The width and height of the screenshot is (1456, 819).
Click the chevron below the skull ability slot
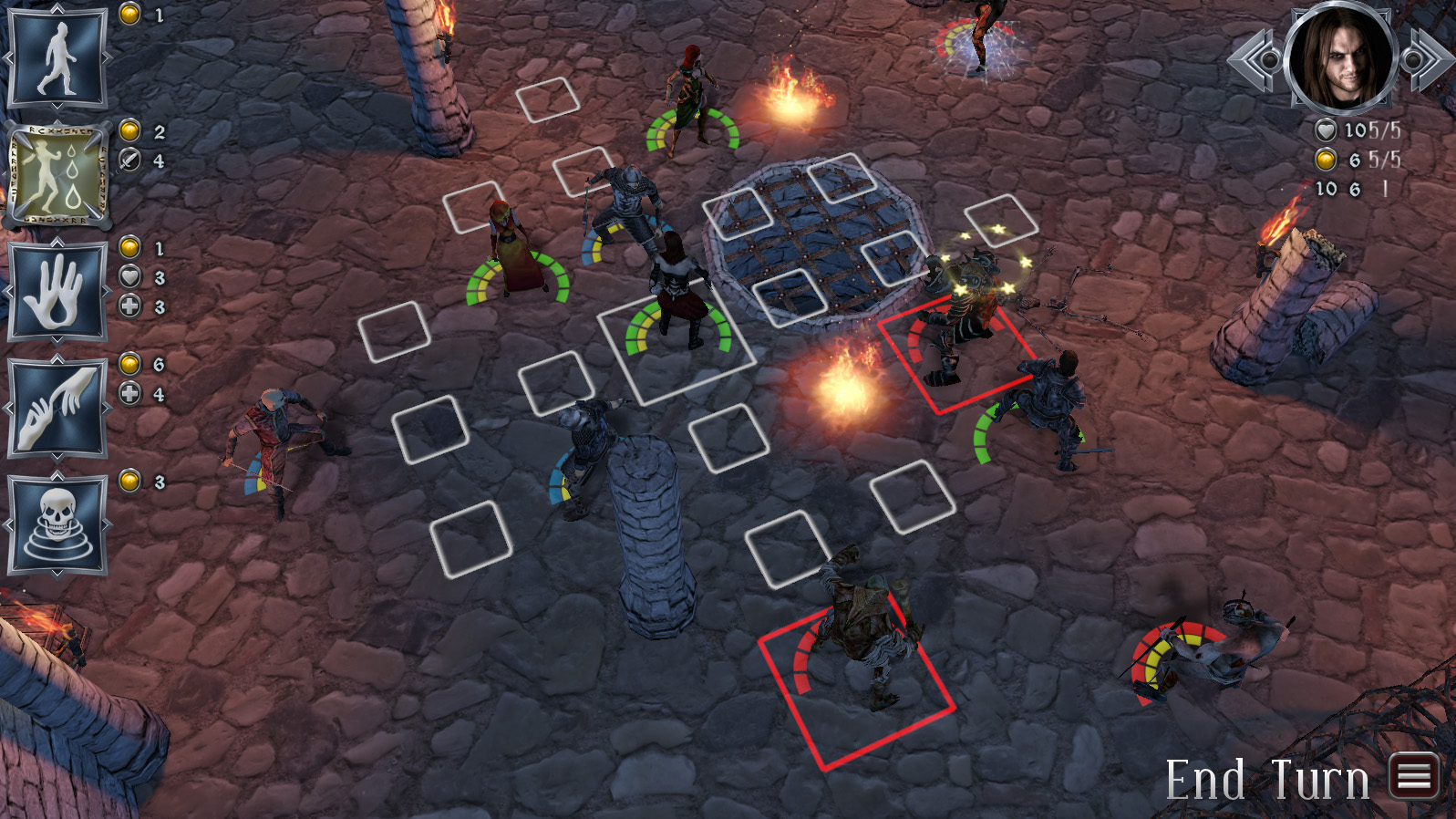click(x=57, y=575)
